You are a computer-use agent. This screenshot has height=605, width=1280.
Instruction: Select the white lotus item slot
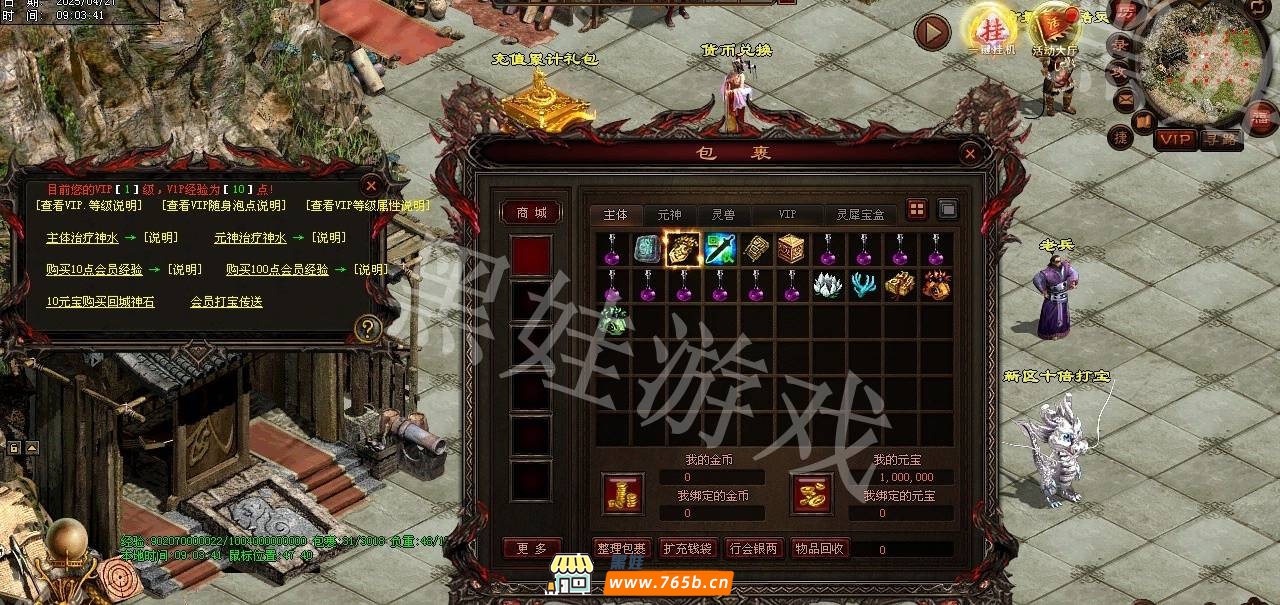(x=828, y=286)
